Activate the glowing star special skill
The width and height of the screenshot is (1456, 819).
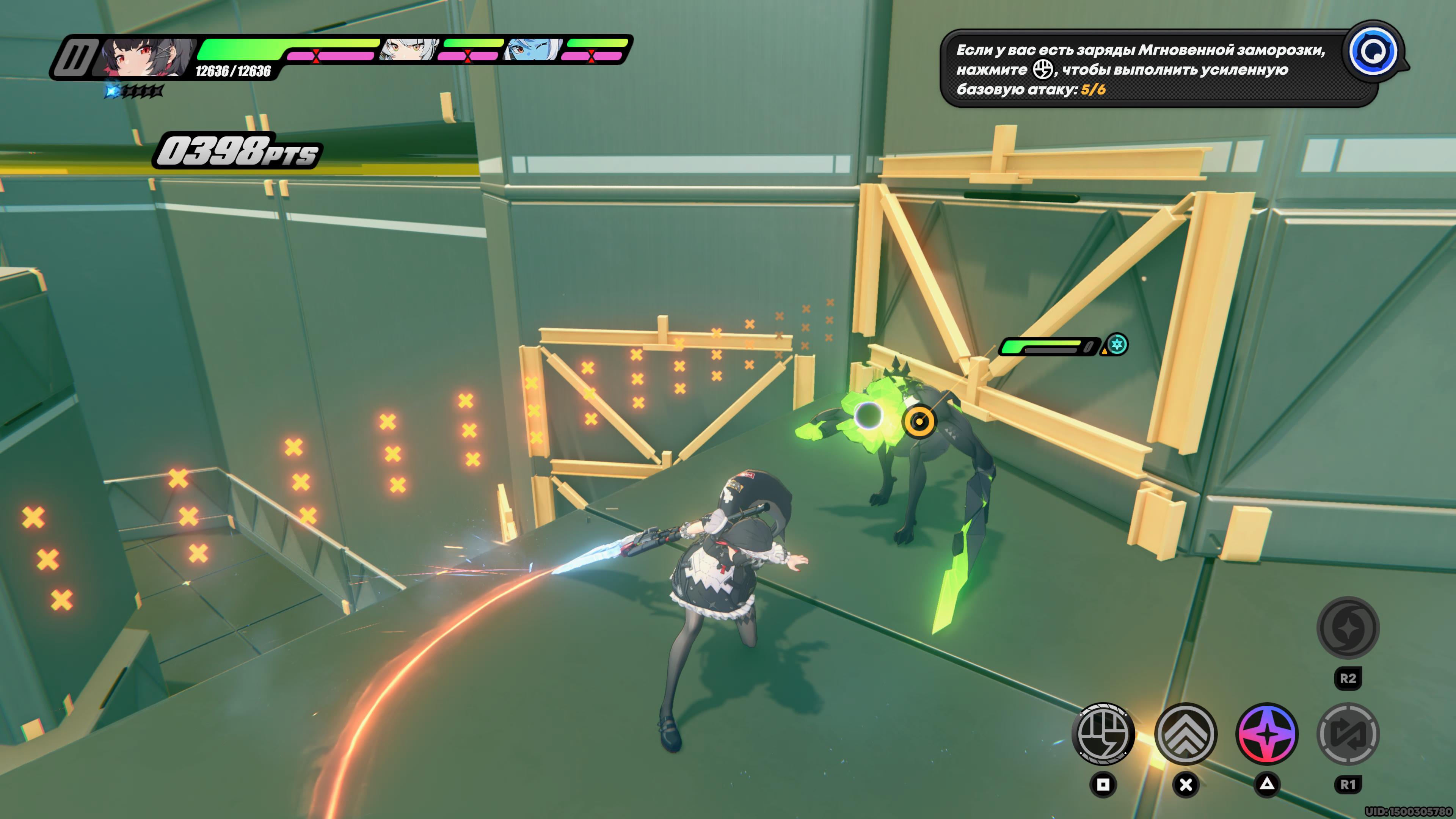[1267, 734]
